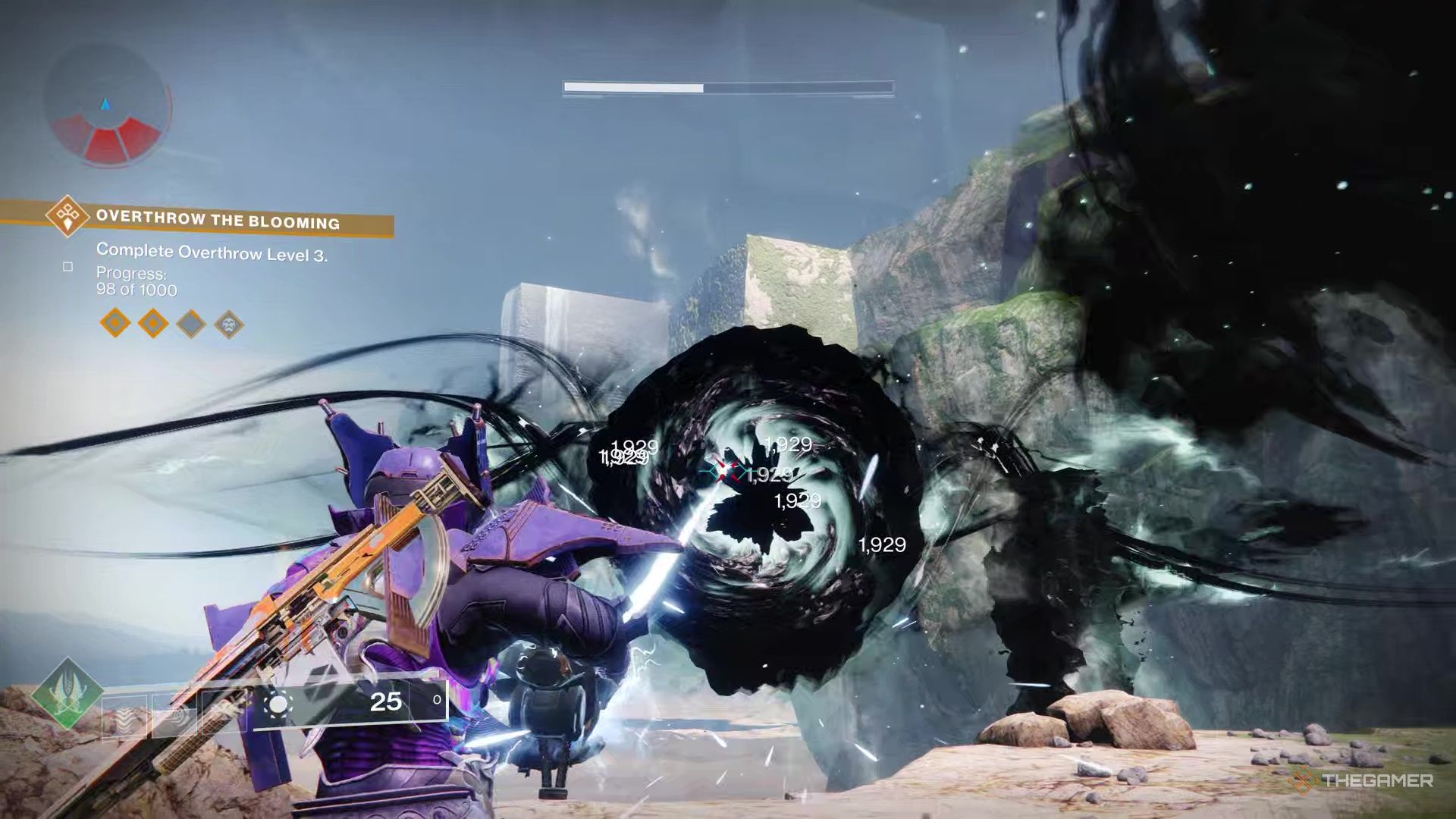The height and width of the screenshot is (819, 1456).
Task: Click the heavy weapon slot icon
Action: point(224,711)
